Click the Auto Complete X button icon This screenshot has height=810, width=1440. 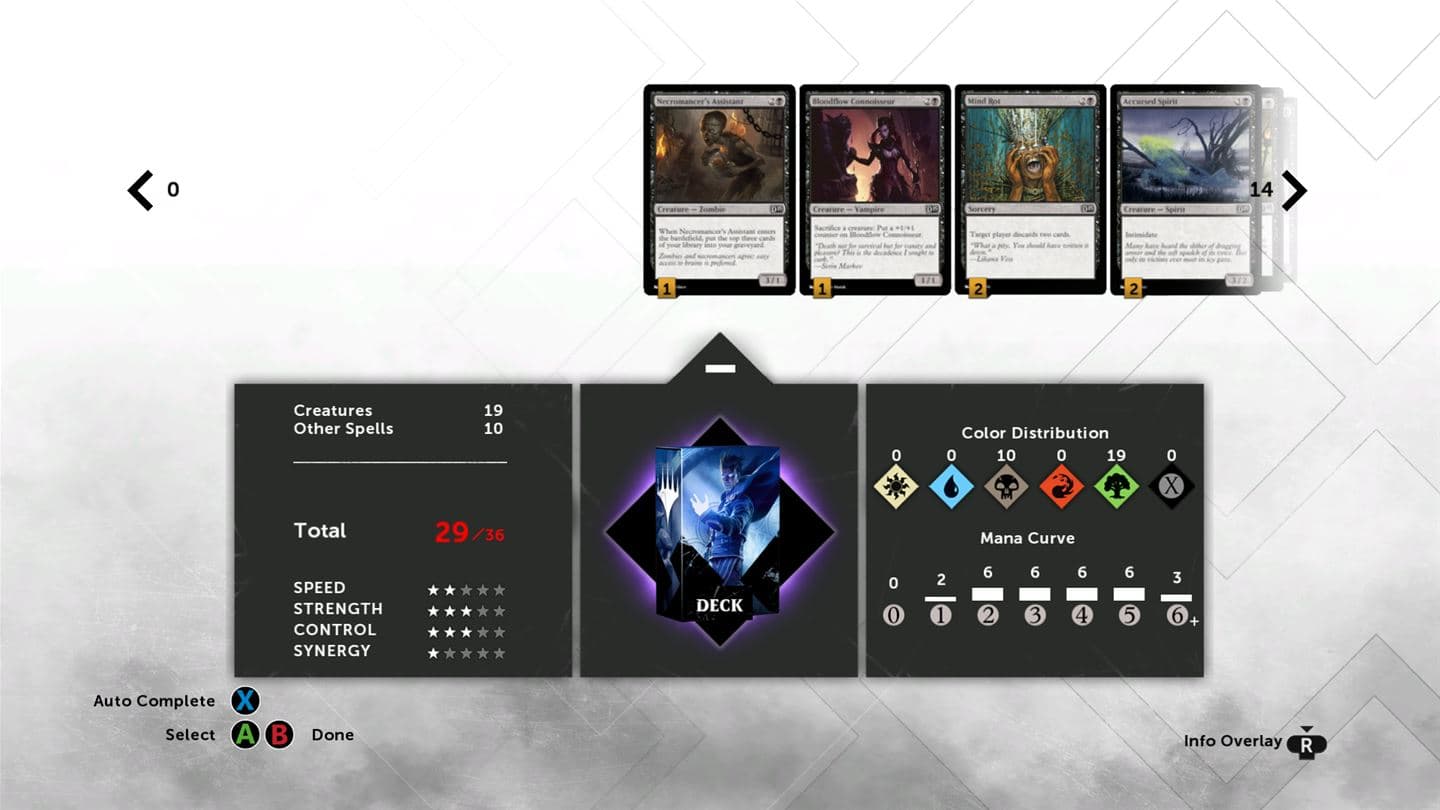245,701
